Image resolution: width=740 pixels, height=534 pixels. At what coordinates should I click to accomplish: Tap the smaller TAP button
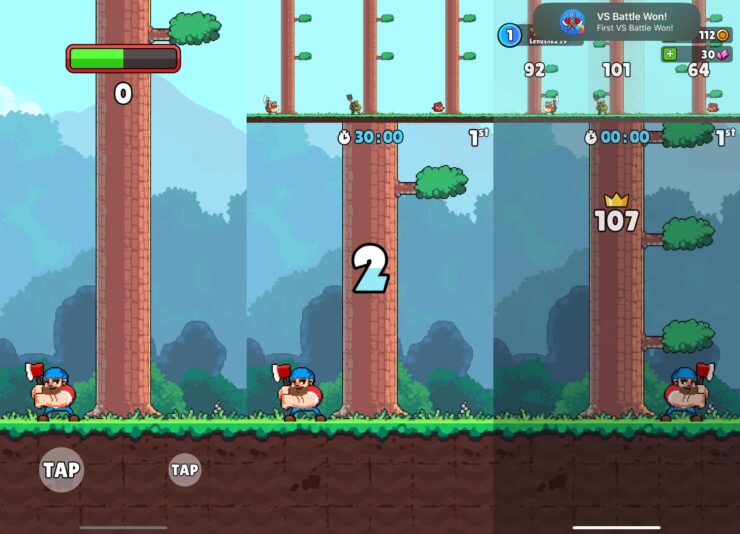click(184, 469)
